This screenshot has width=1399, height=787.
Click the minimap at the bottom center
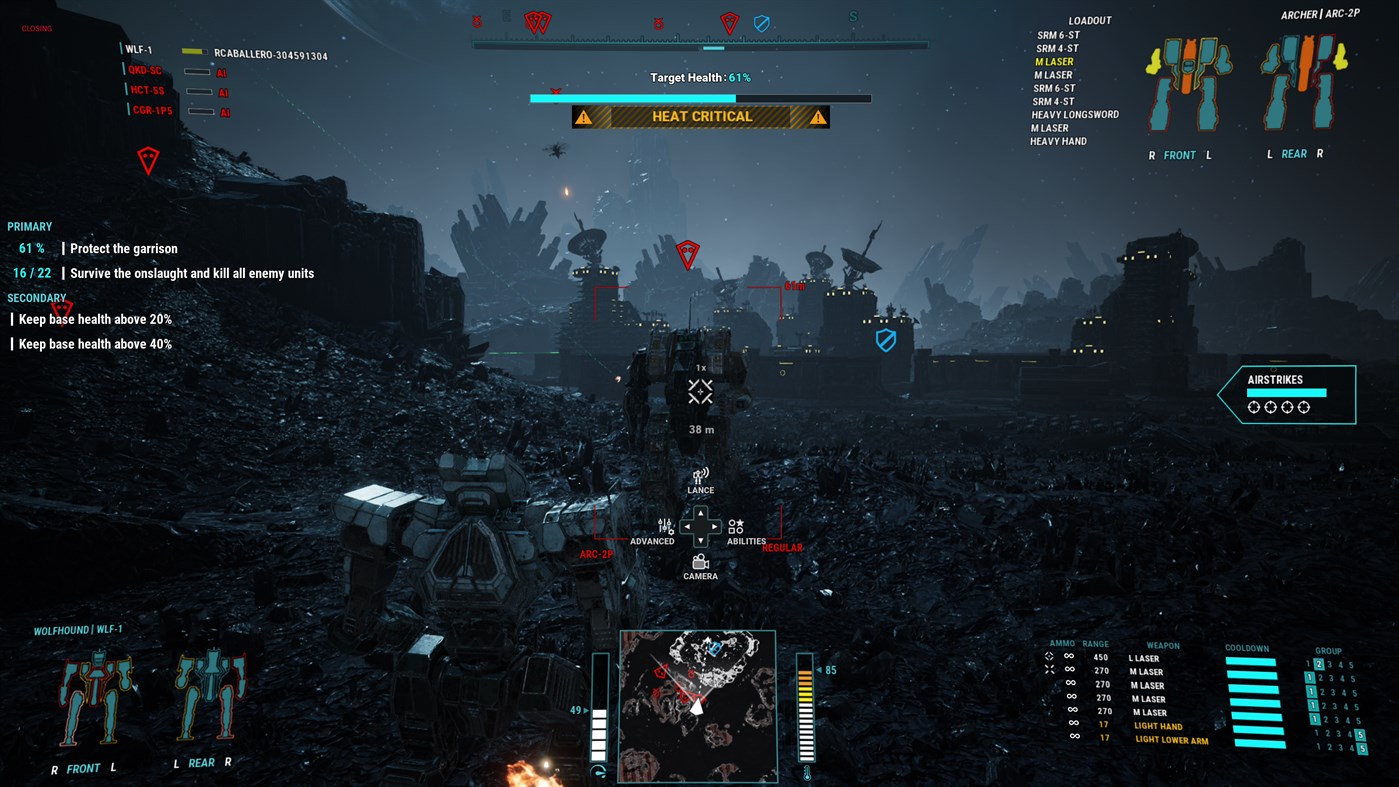click(x=698, y=705)
